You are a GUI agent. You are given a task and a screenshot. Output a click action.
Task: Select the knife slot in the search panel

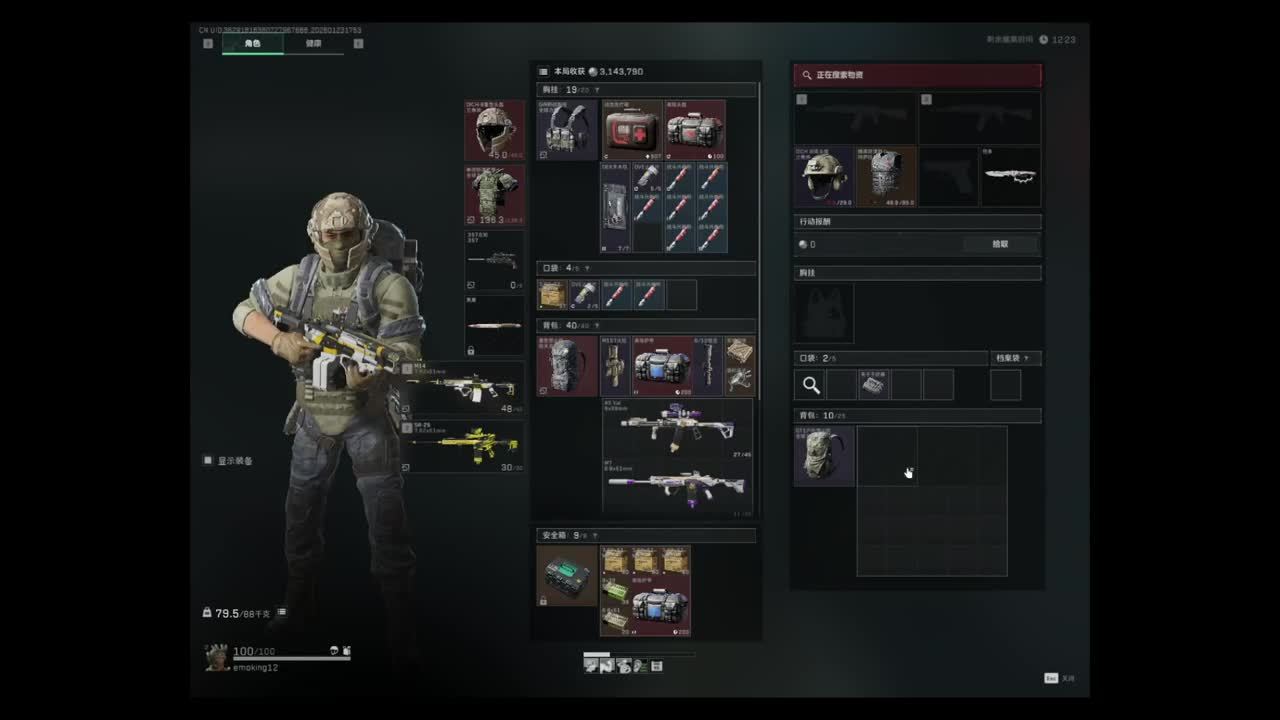click(1010, 177)
